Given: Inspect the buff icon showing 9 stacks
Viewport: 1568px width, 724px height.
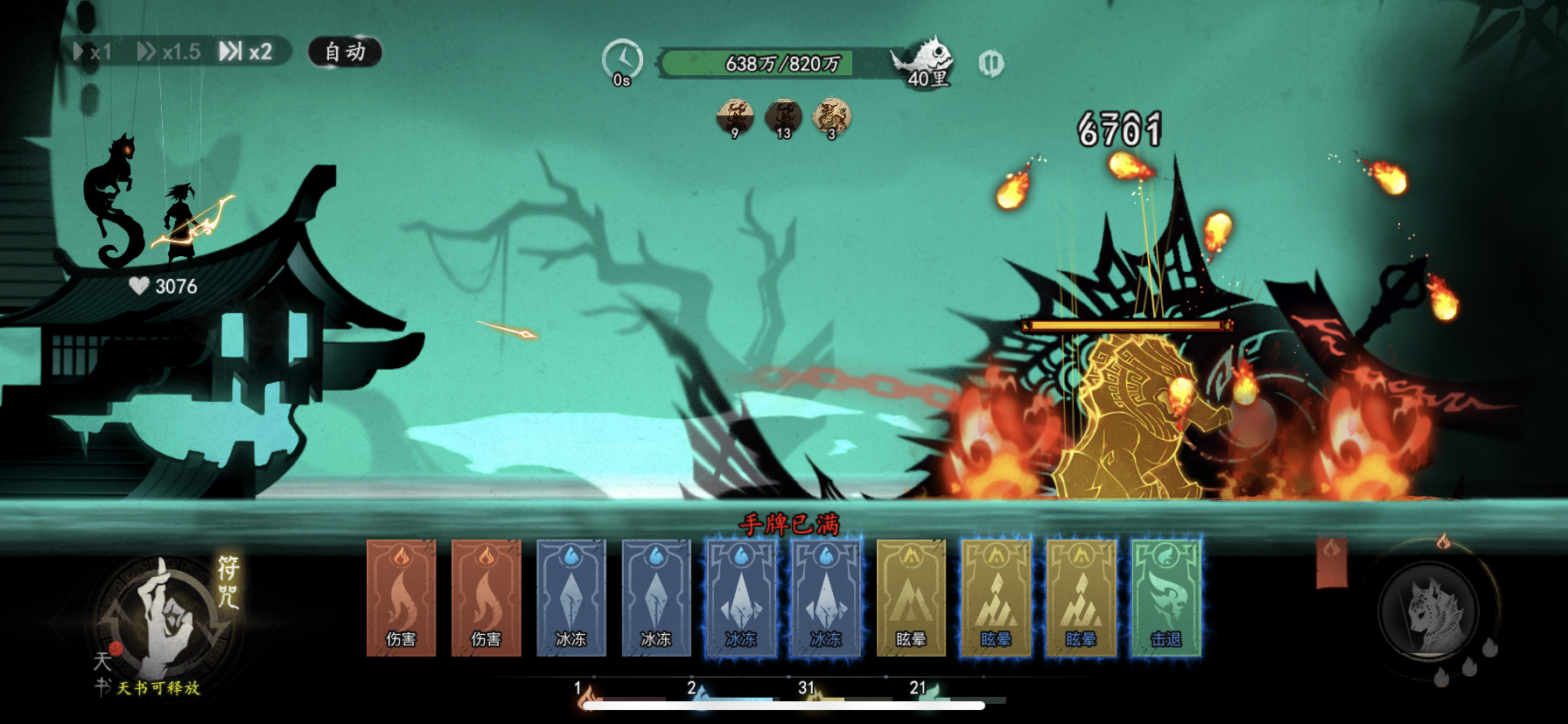Looking at the screenshot, I should click(x=735, y=117).
